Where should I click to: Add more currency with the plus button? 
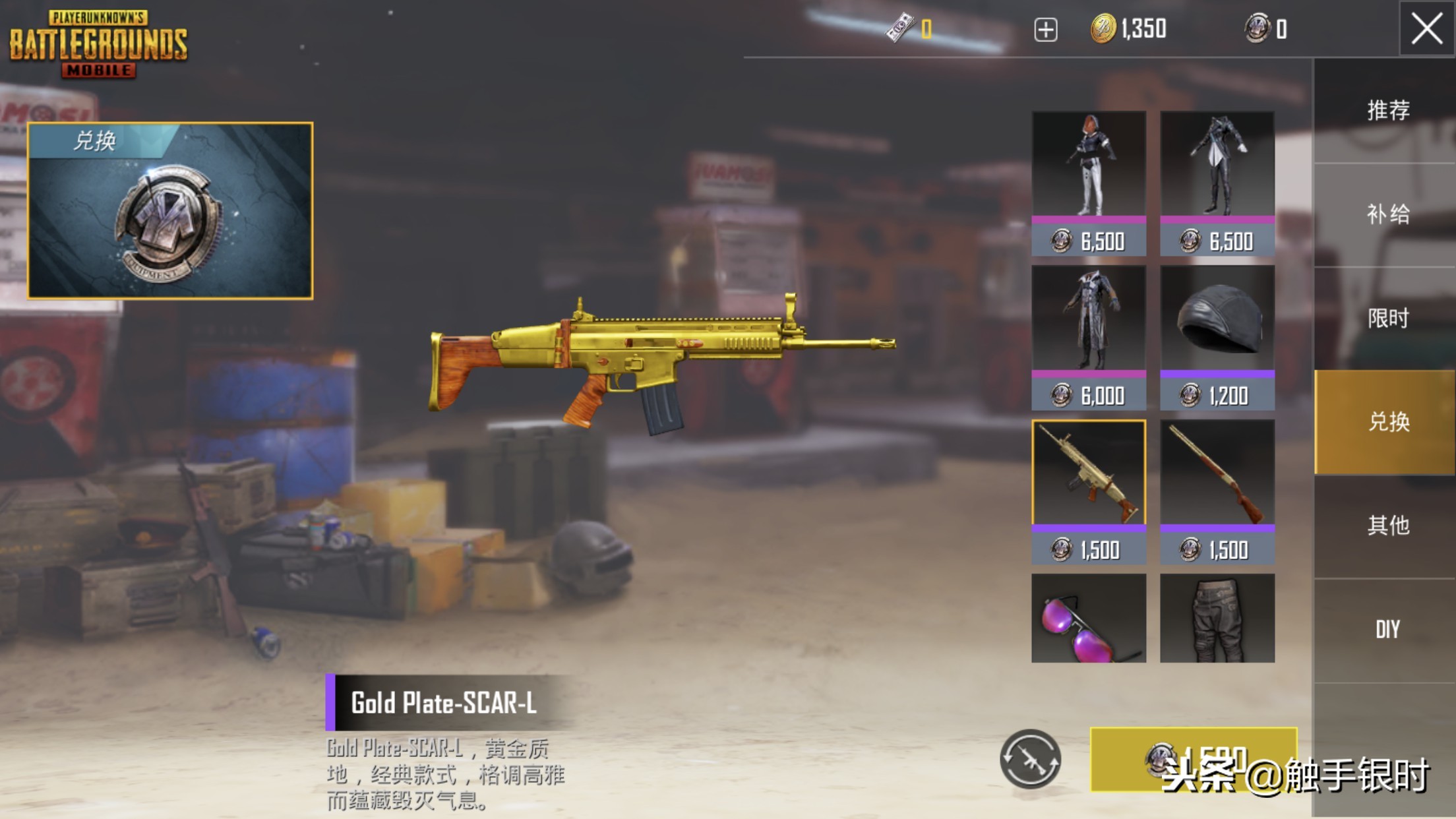[1046, 30]
